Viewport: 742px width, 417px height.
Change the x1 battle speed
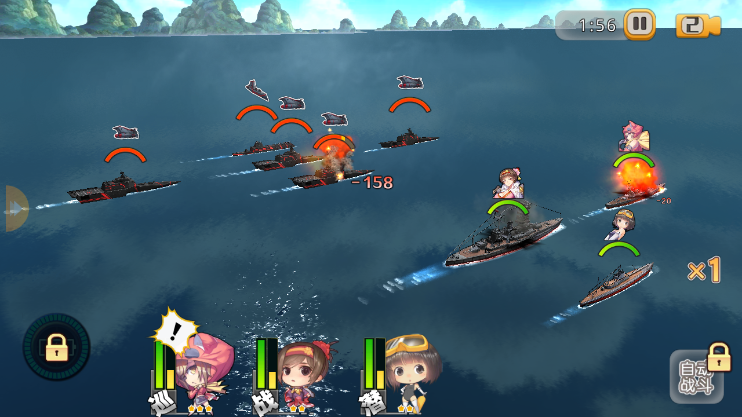(x=704, y=270)
